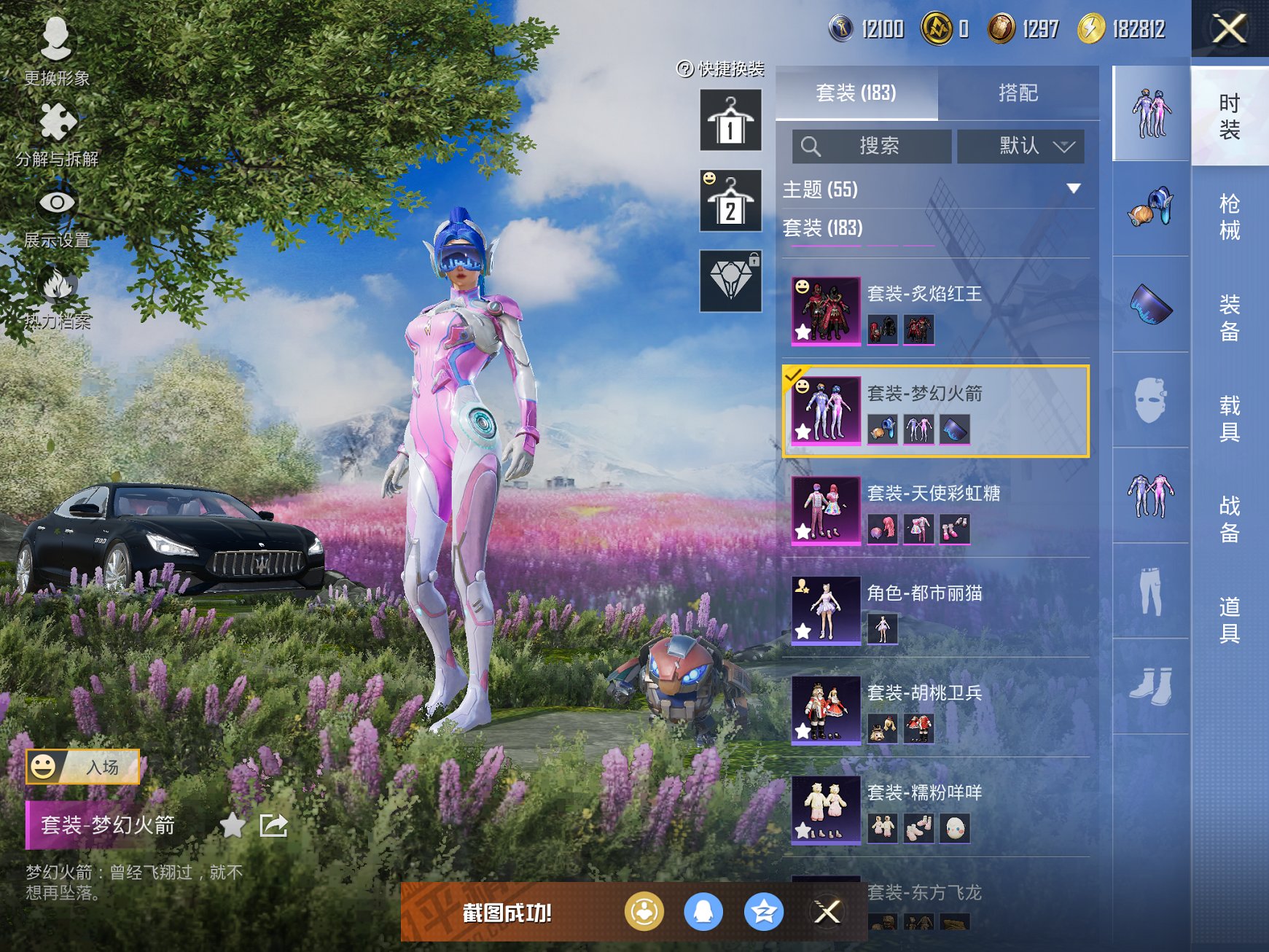
Task: Share the 梦幻火箭 outfit
Action: point(274,825)
